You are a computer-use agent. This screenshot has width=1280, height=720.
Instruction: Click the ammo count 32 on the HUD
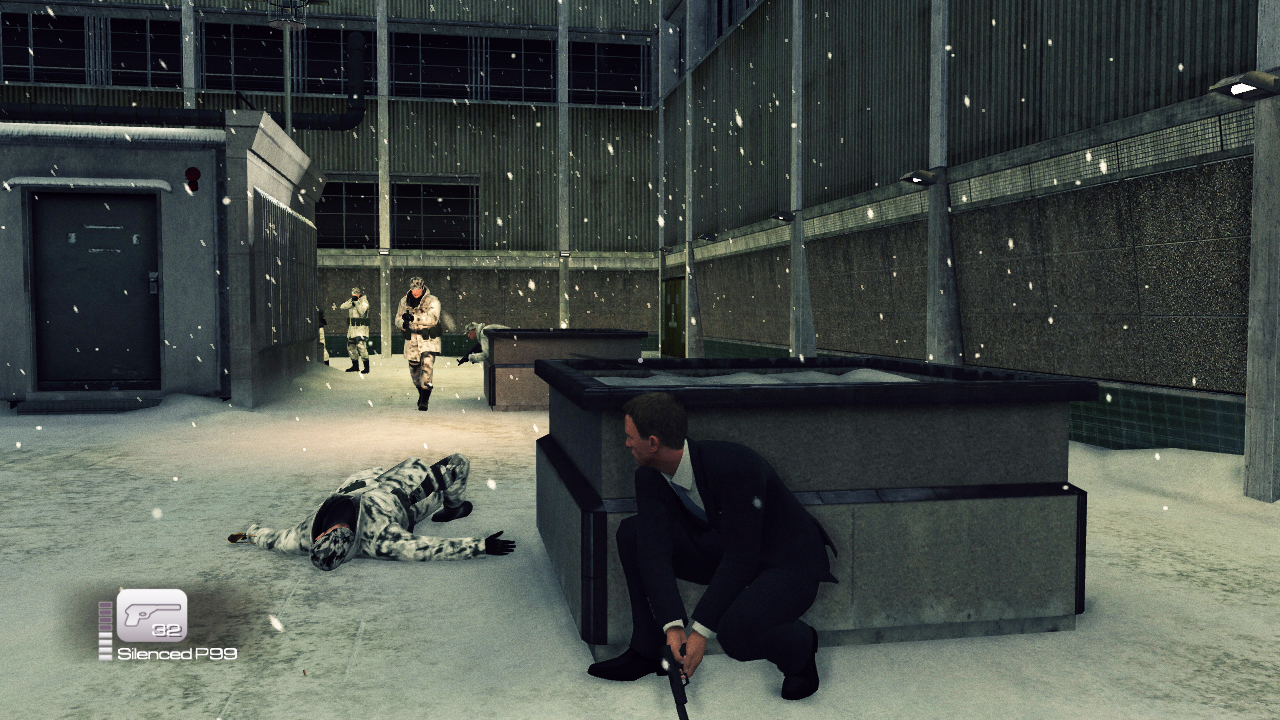pos(168,630)
